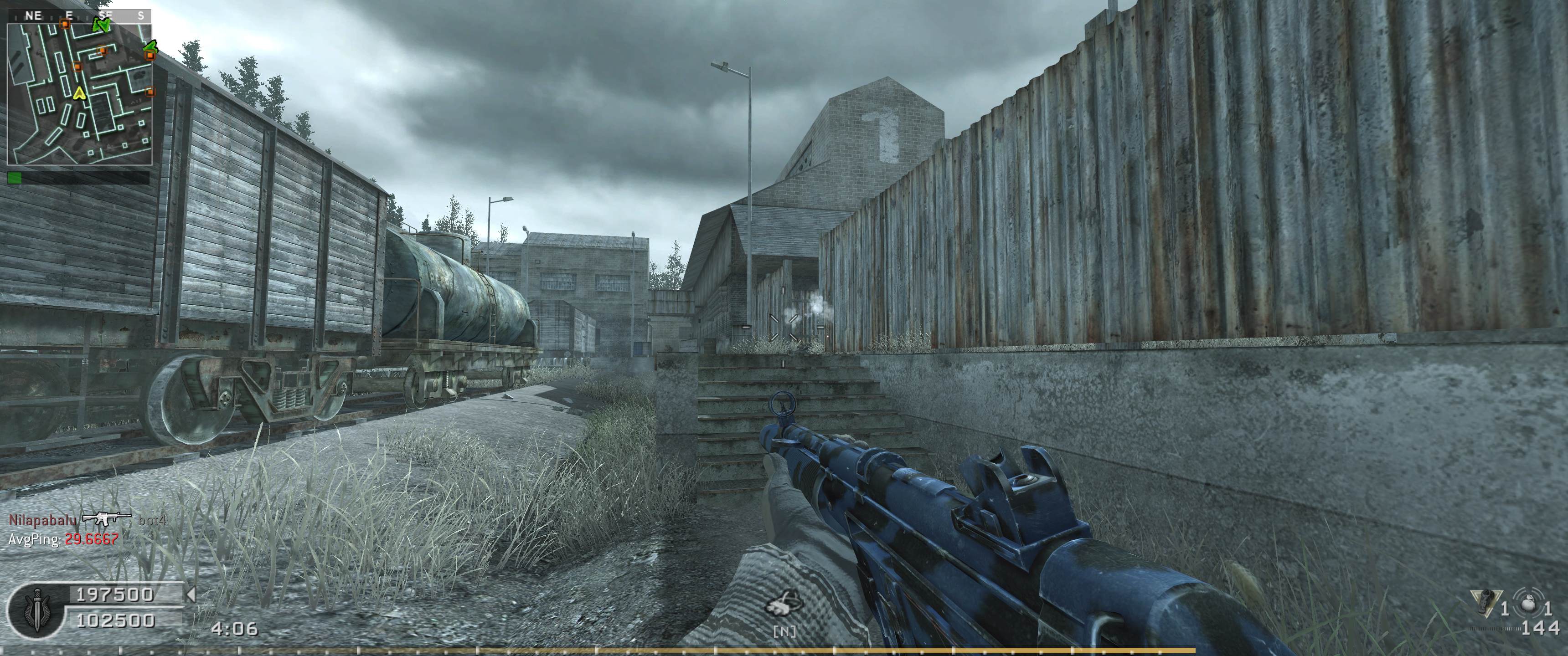This screenshot has width=1568, height=656.
Task: Click the rifle icon in the kill feed
Action: pos(107,519)
